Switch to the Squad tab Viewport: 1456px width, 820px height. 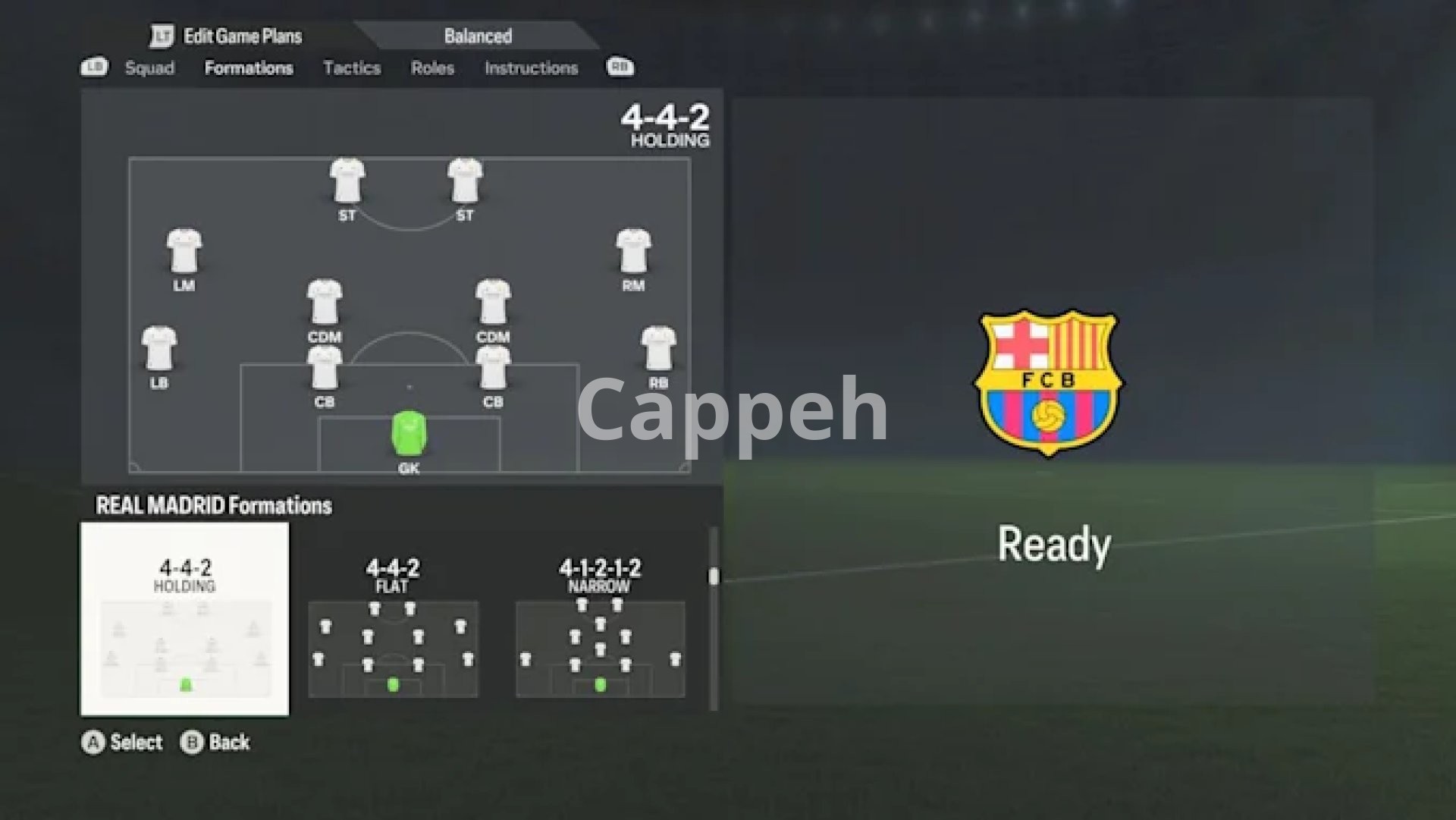point(149,68)
